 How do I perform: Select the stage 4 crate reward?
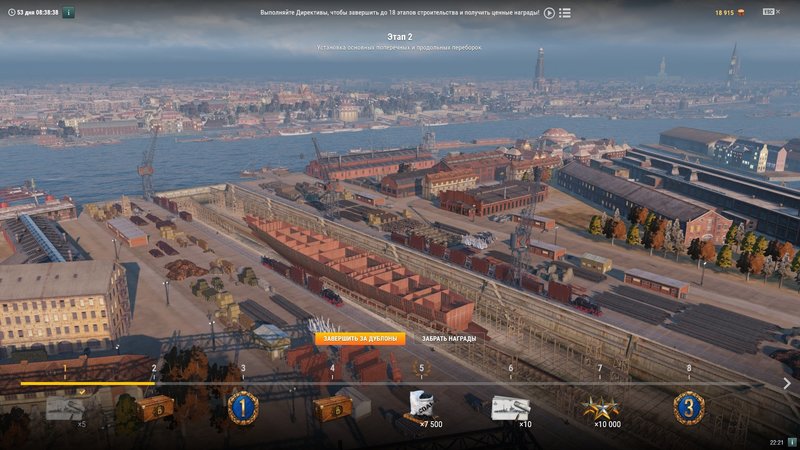coord(332,408)
